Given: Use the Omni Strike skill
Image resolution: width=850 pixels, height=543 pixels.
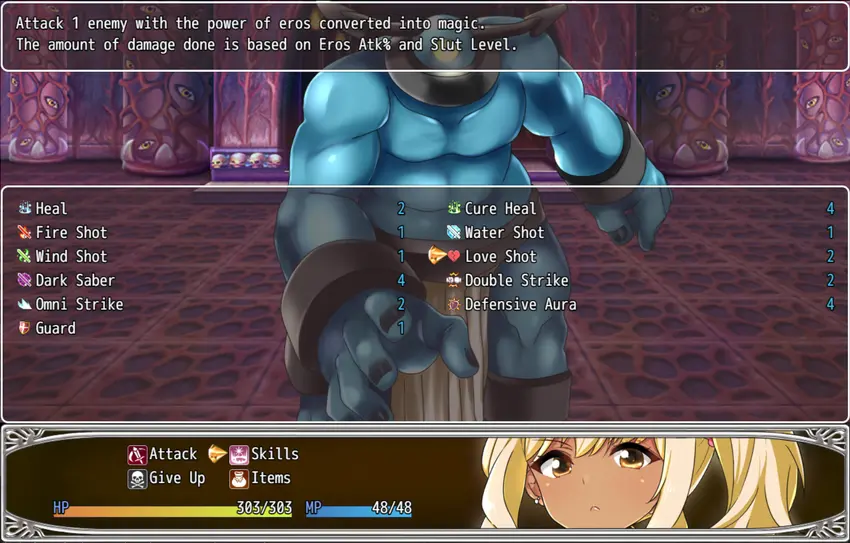Looking at the screenshot, I should tap(78, 305).
